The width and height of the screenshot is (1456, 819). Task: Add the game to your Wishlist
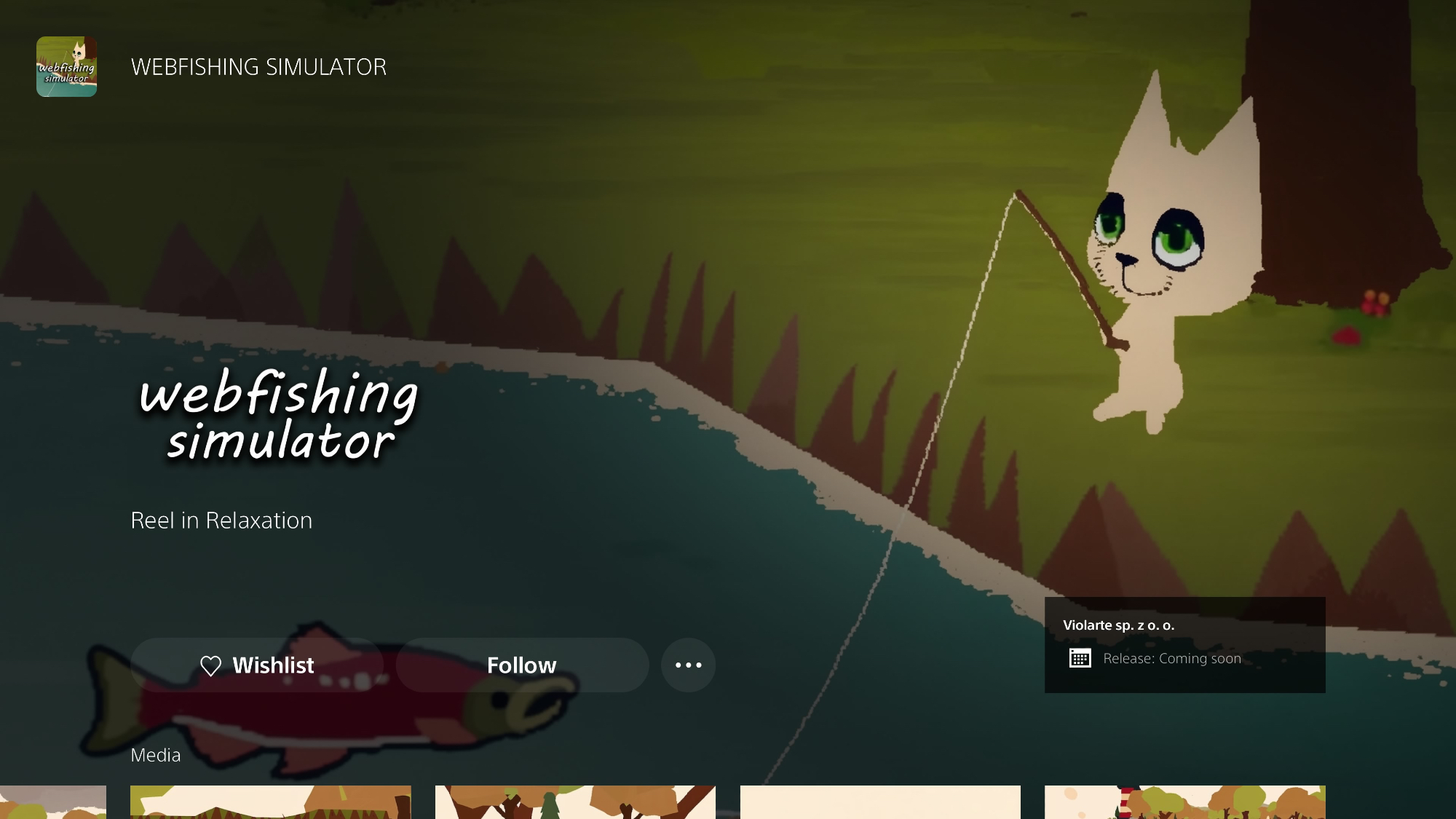tap(257, 665)
